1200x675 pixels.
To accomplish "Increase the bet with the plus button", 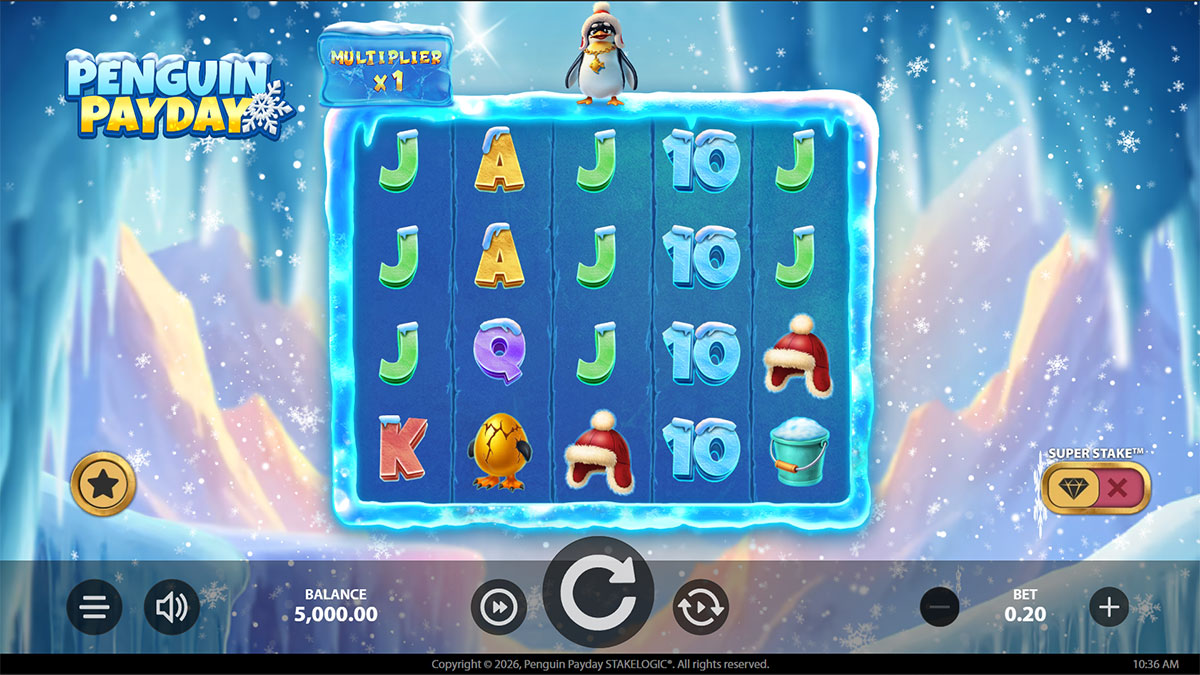I will click(x=1108, y=607).
